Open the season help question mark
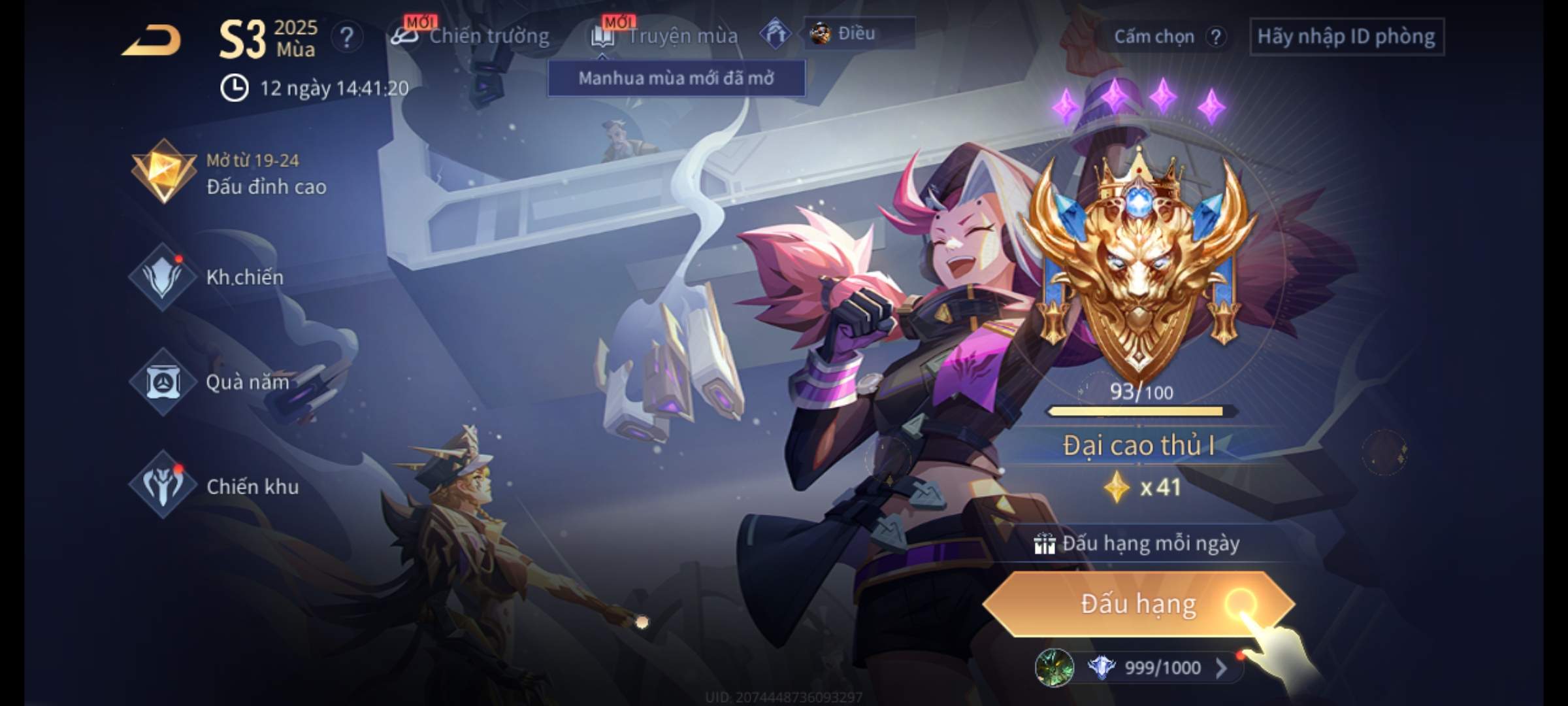This screenshot has height=706, width=1568. (346, 38)
